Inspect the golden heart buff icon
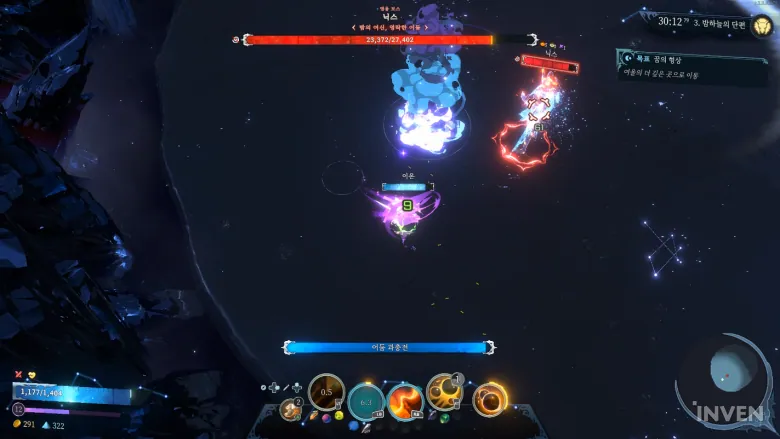780x439 pixels. pos(31,373)
